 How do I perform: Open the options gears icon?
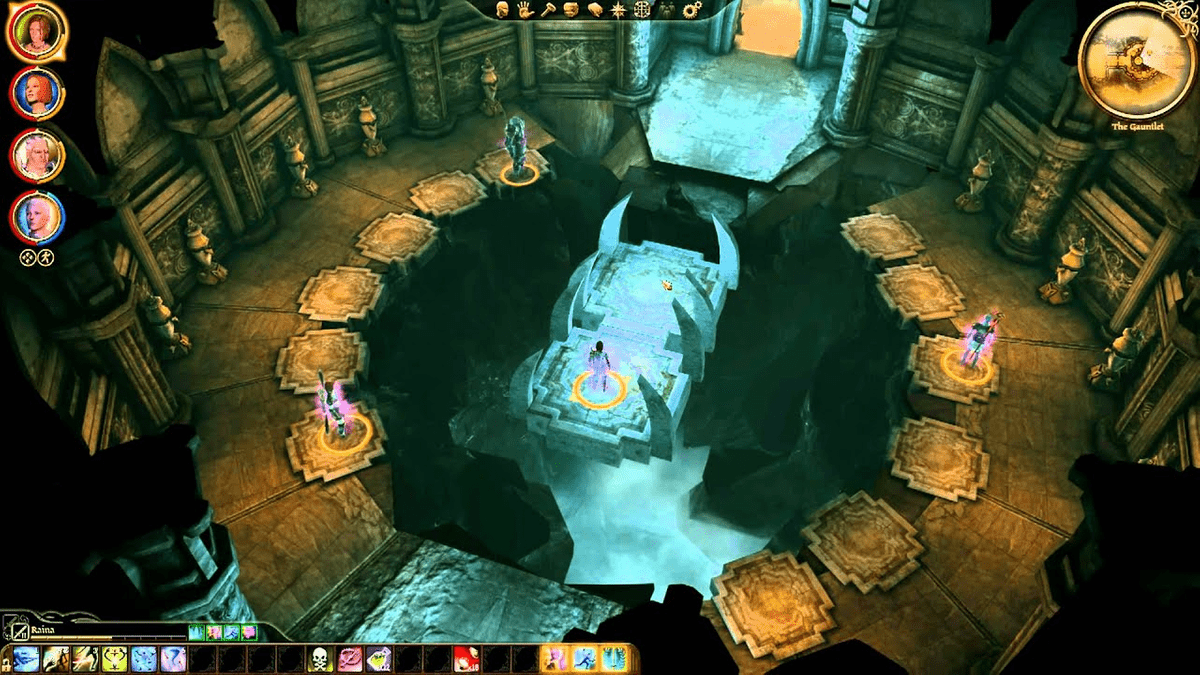tap(691, 10)
